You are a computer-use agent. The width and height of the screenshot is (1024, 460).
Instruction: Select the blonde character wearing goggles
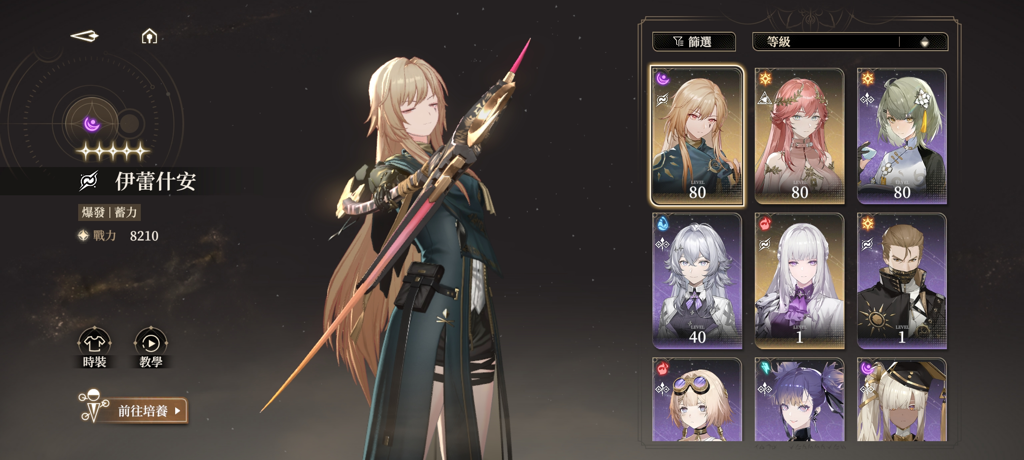coord(697,400)
